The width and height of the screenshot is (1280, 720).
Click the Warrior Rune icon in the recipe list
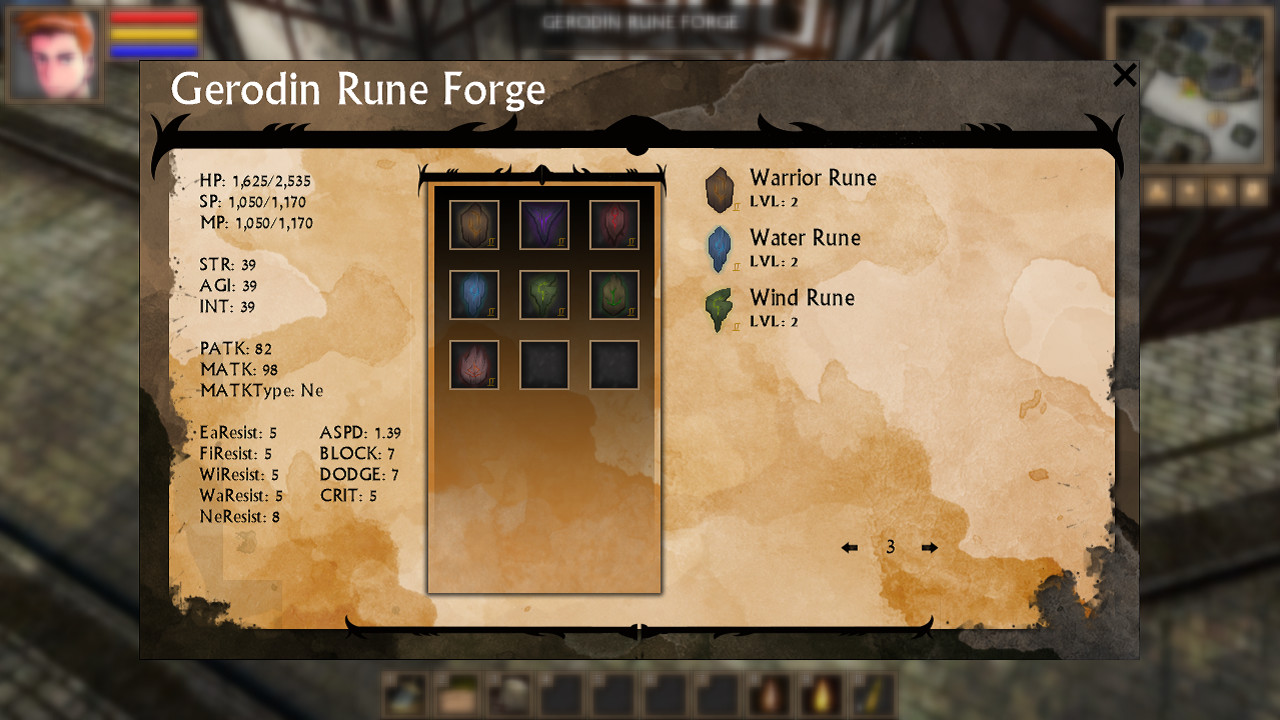tap(720, 188)
